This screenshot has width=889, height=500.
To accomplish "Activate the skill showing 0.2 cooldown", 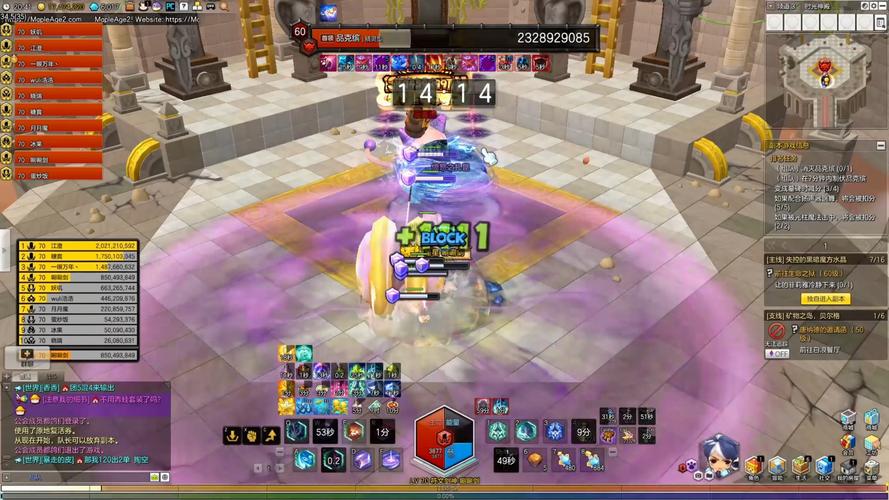I will click(x=332, y=459).
